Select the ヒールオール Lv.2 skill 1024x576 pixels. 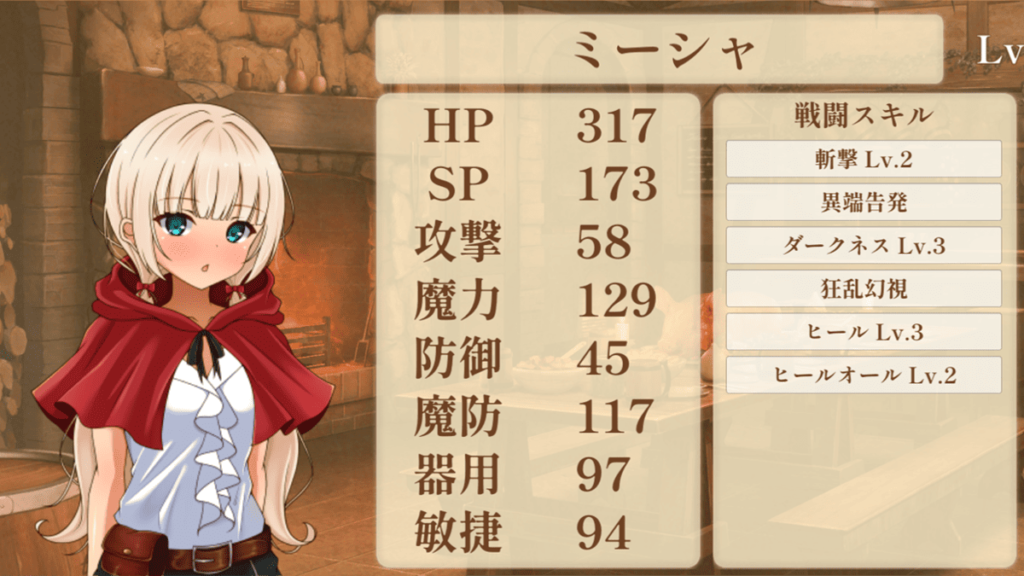(863, 375)
